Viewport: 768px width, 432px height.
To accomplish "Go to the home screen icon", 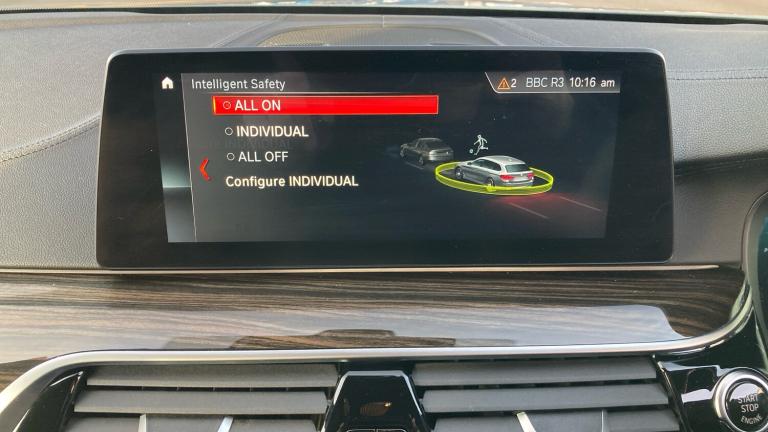I will click(167, 83).
